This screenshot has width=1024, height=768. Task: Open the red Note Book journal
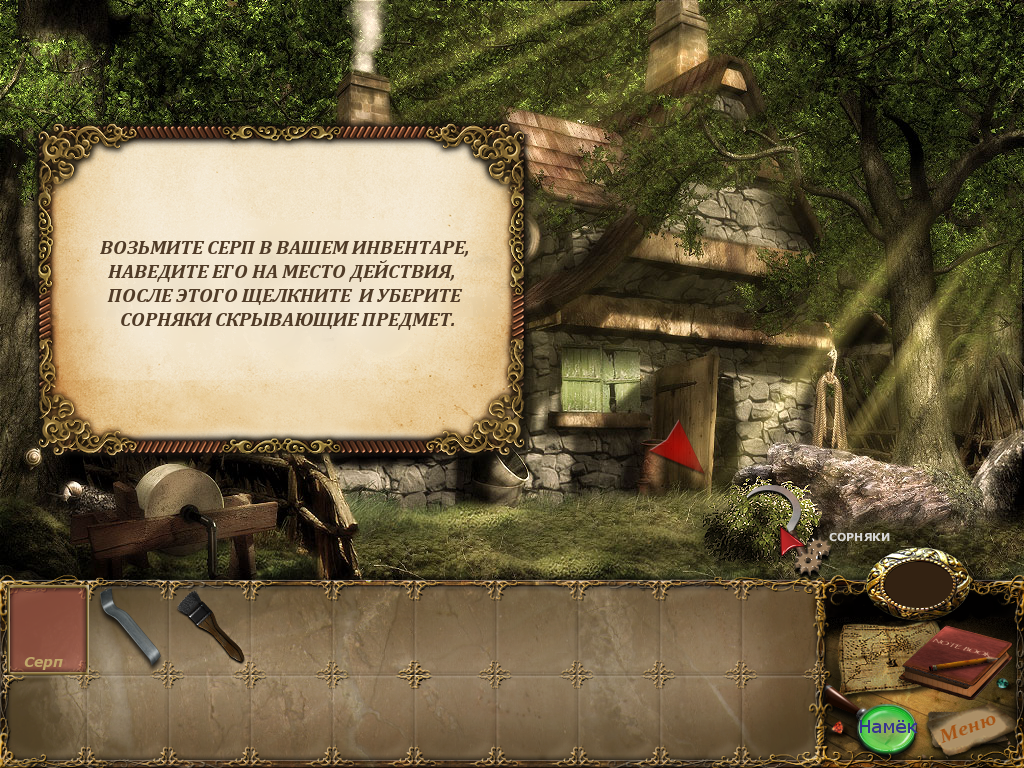point(955,660)
